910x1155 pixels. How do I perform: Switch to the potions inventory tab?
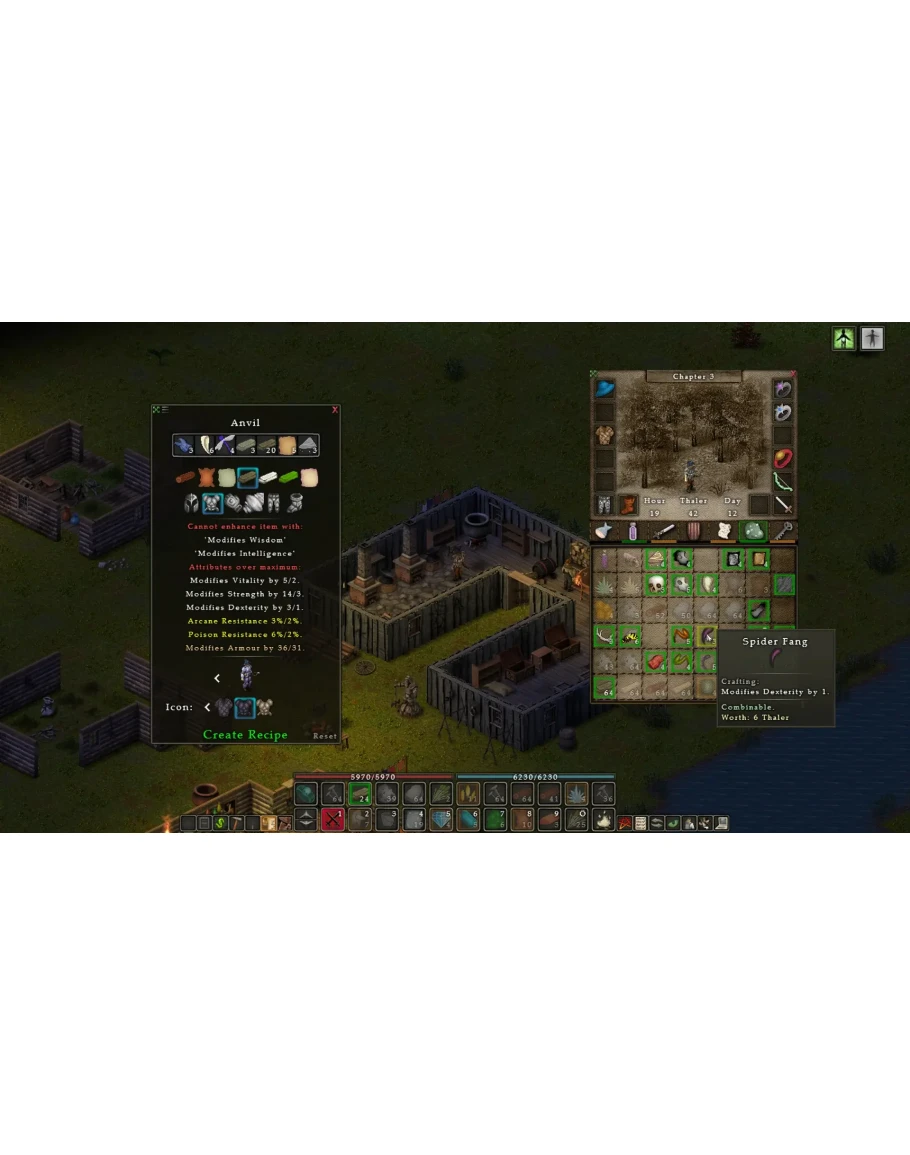(632, 532)
